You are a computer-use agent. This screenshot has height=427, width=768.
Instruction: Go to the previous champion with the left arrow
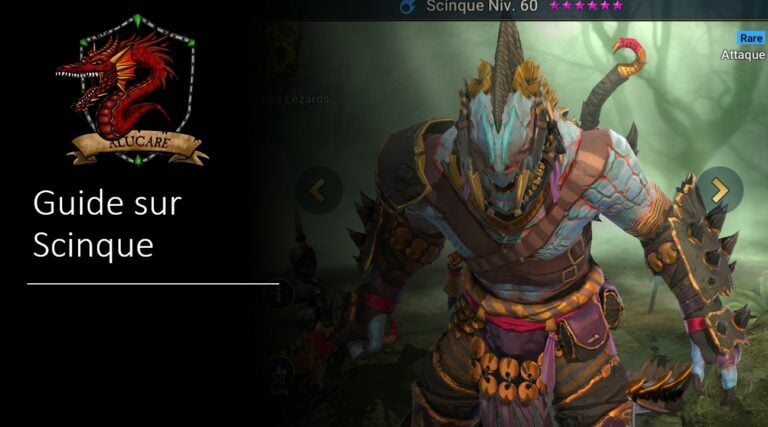tap(319, 190)
